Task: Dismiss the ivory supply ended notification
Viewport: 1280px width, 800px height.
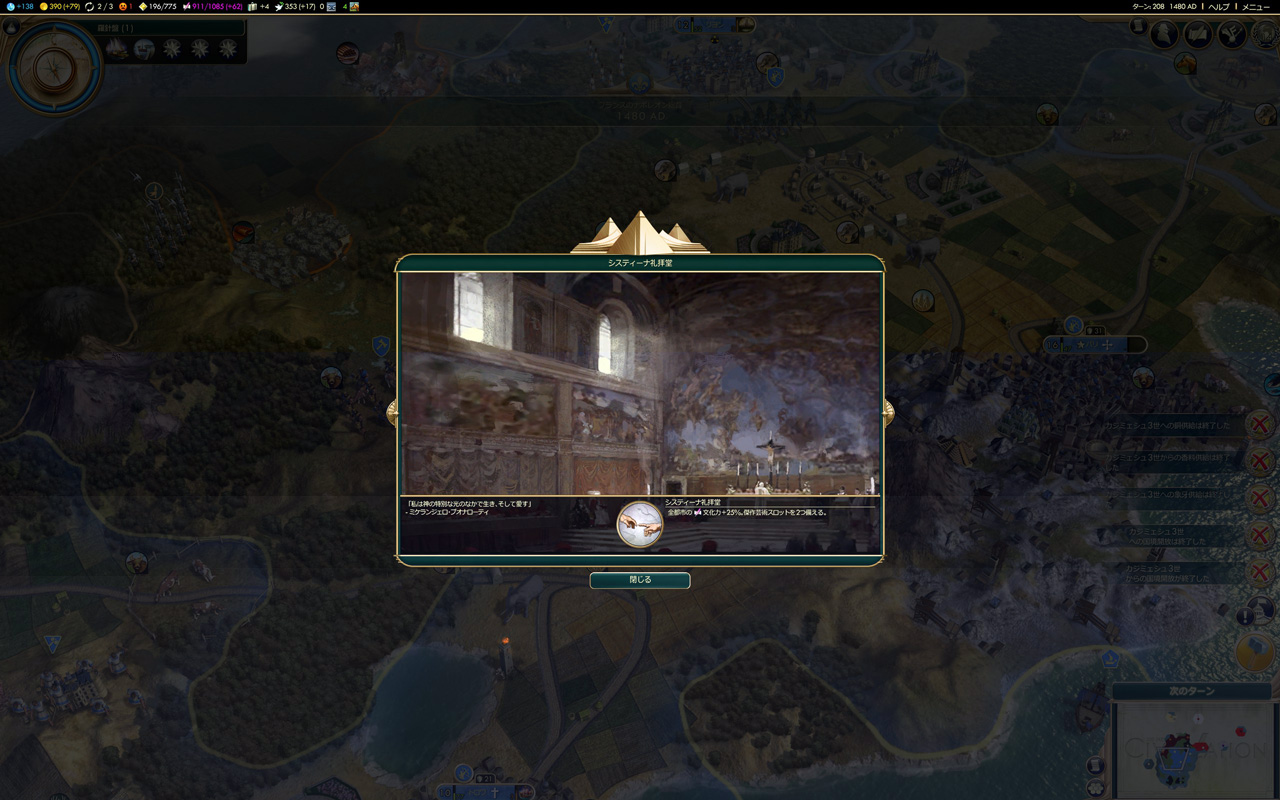Action: [1260, 498]
